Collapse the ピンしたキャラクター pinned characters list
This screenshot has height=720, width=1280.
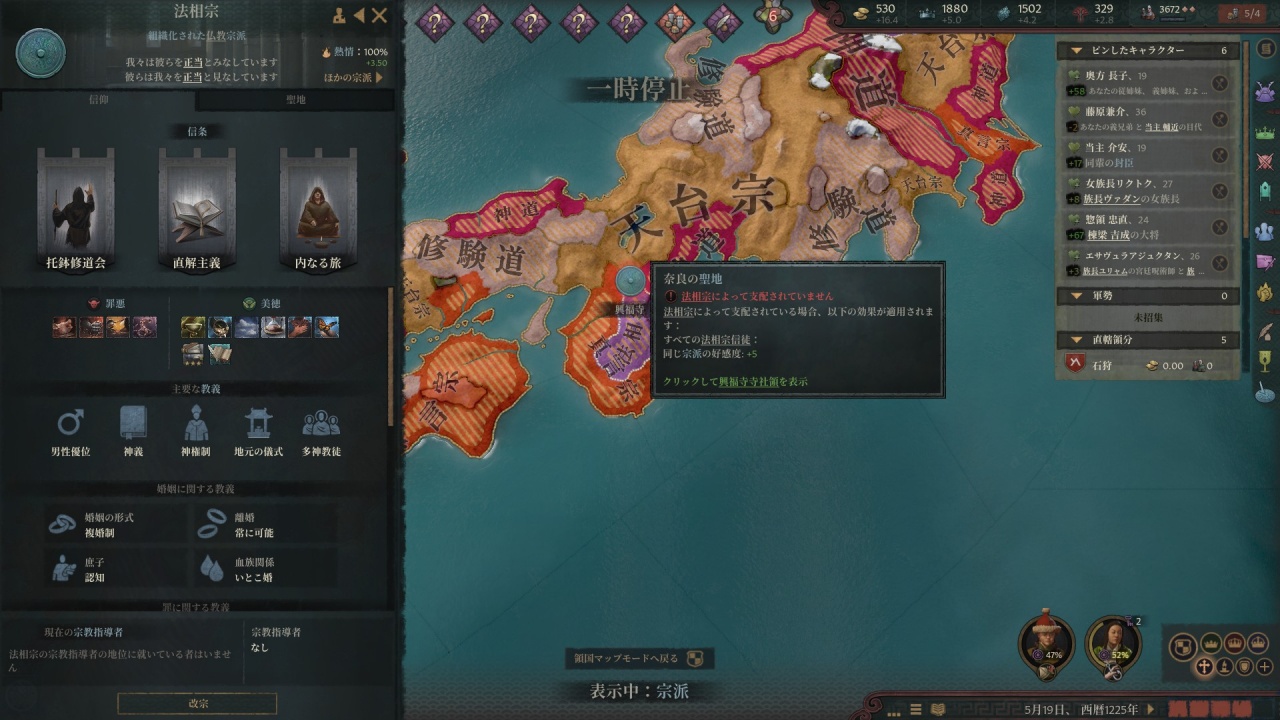pos(1076,50)
